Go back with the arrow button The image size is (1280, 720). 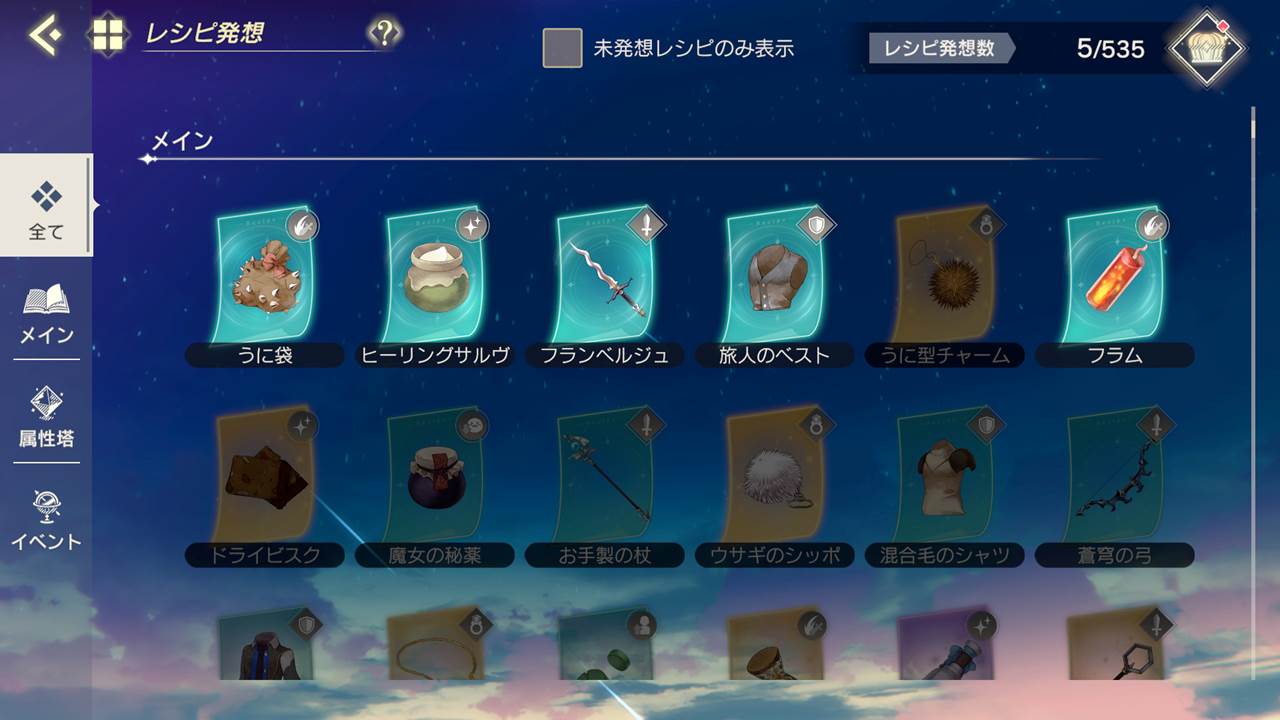[x=44, y=35]
